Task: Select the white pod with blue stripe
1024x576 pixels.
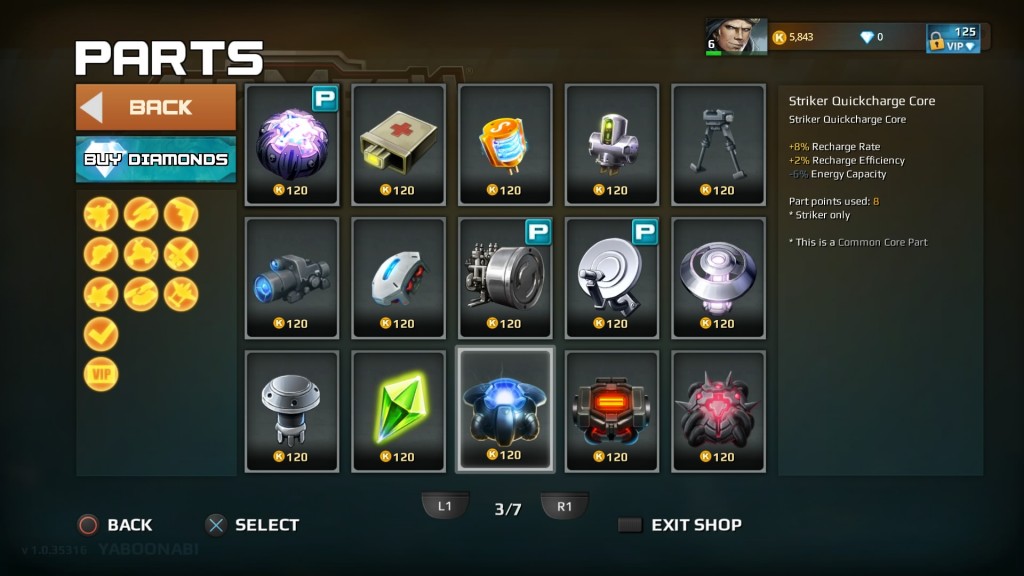Action: [398, 277]
